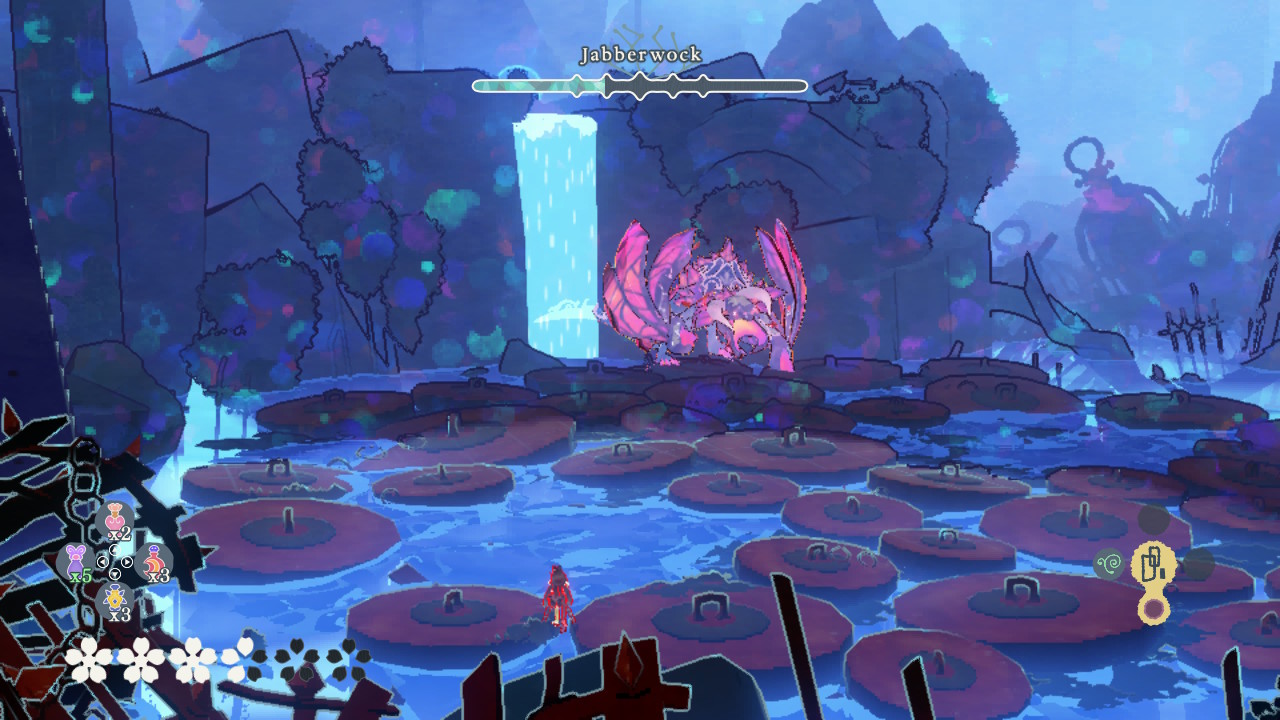Select the pink heart potion slot
Image resolution: width=1280 pixels, height=720 pixels.
[116, 520]
